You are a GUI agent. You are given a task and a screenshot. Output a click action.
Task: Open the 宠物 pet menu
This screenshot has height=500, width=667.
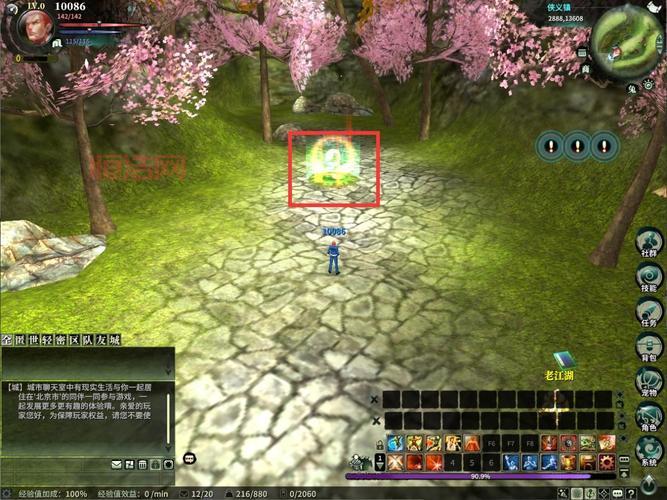pyautogui.click(x=648, y=383)
